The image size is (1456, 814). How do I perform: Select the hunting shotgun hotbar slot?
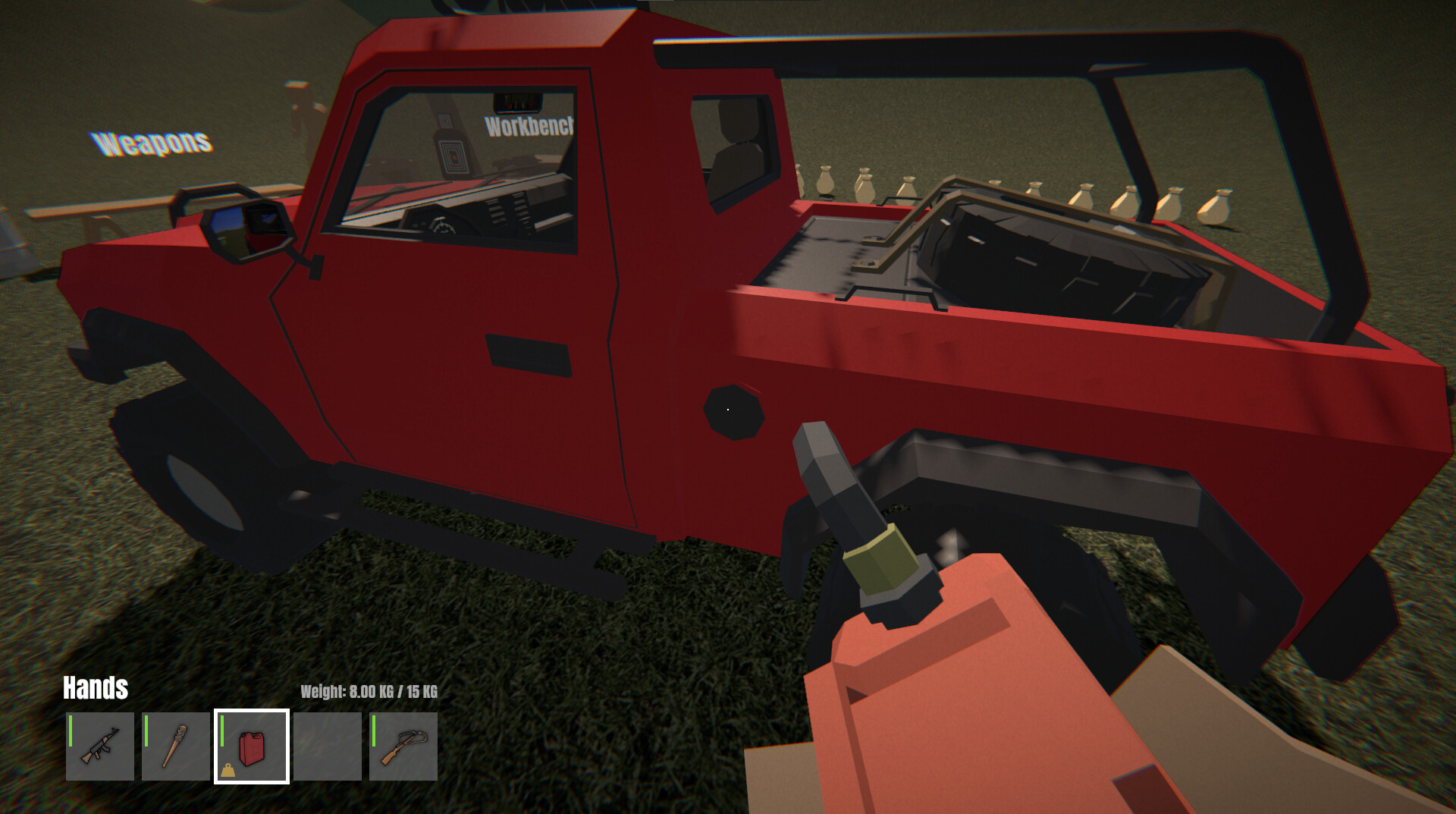click(402, 747)
